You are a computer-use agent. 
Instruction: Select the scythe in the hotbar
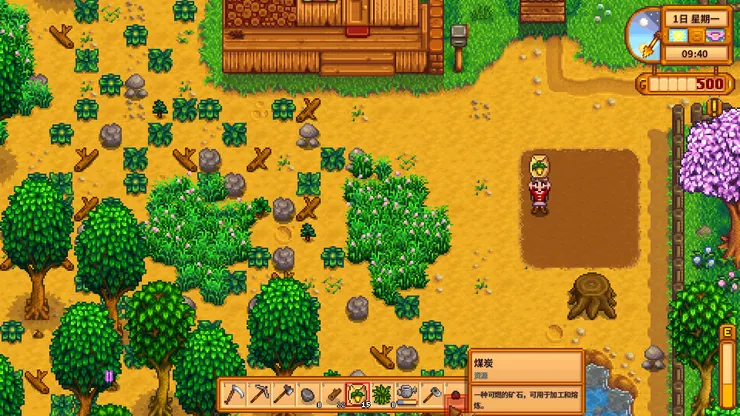click(232, 394)
